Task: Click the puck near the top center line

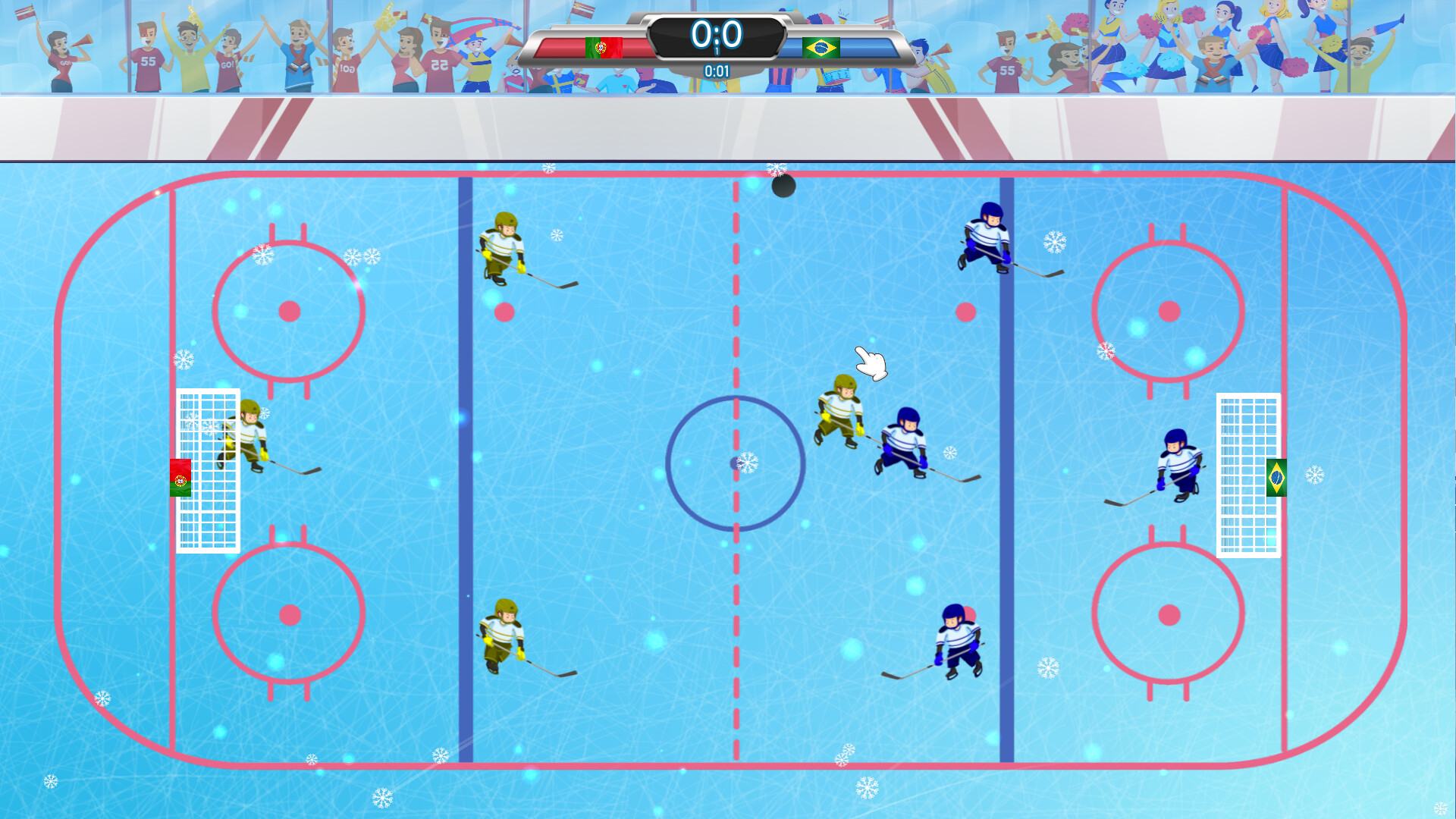Action: click(783, 187)
